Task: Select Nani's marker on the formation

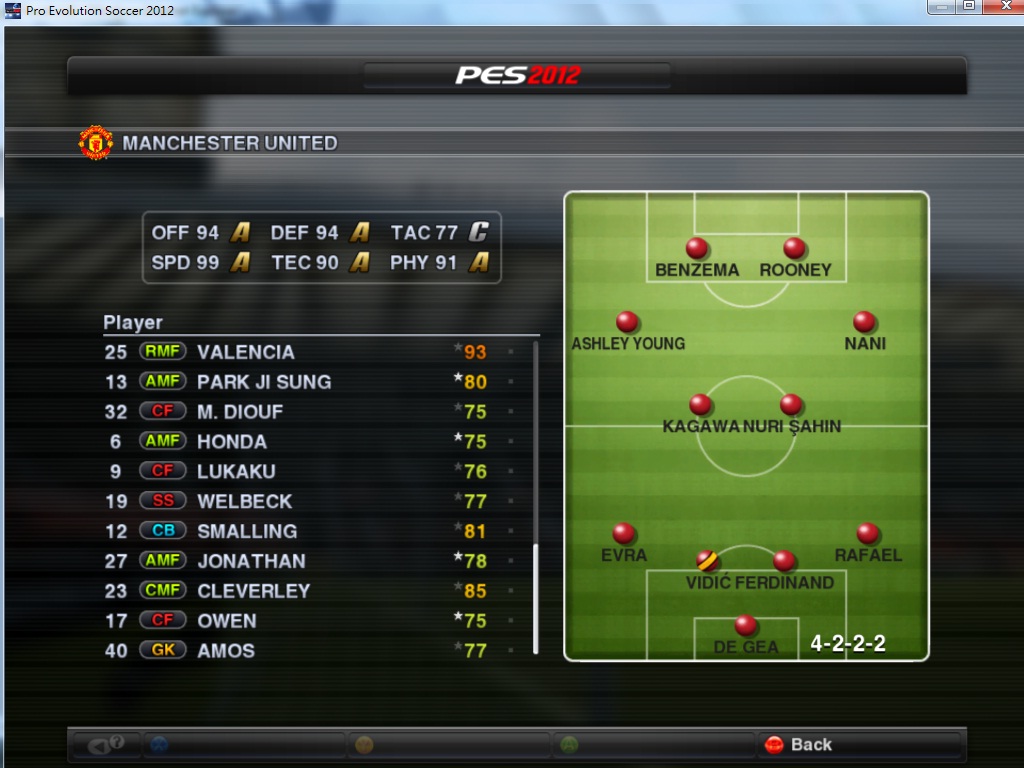Action: [865, 322]
